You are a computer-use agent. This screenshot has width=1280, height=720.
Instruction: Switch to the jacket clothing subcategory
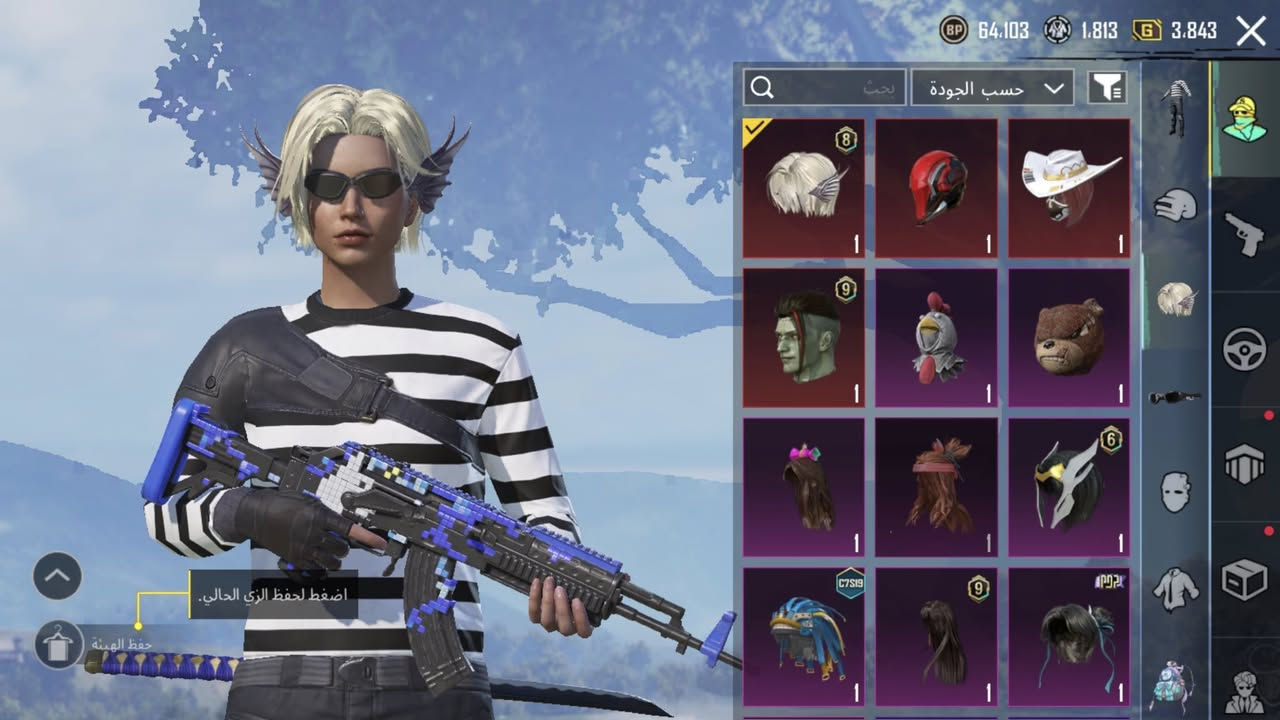click(1176, 589)
